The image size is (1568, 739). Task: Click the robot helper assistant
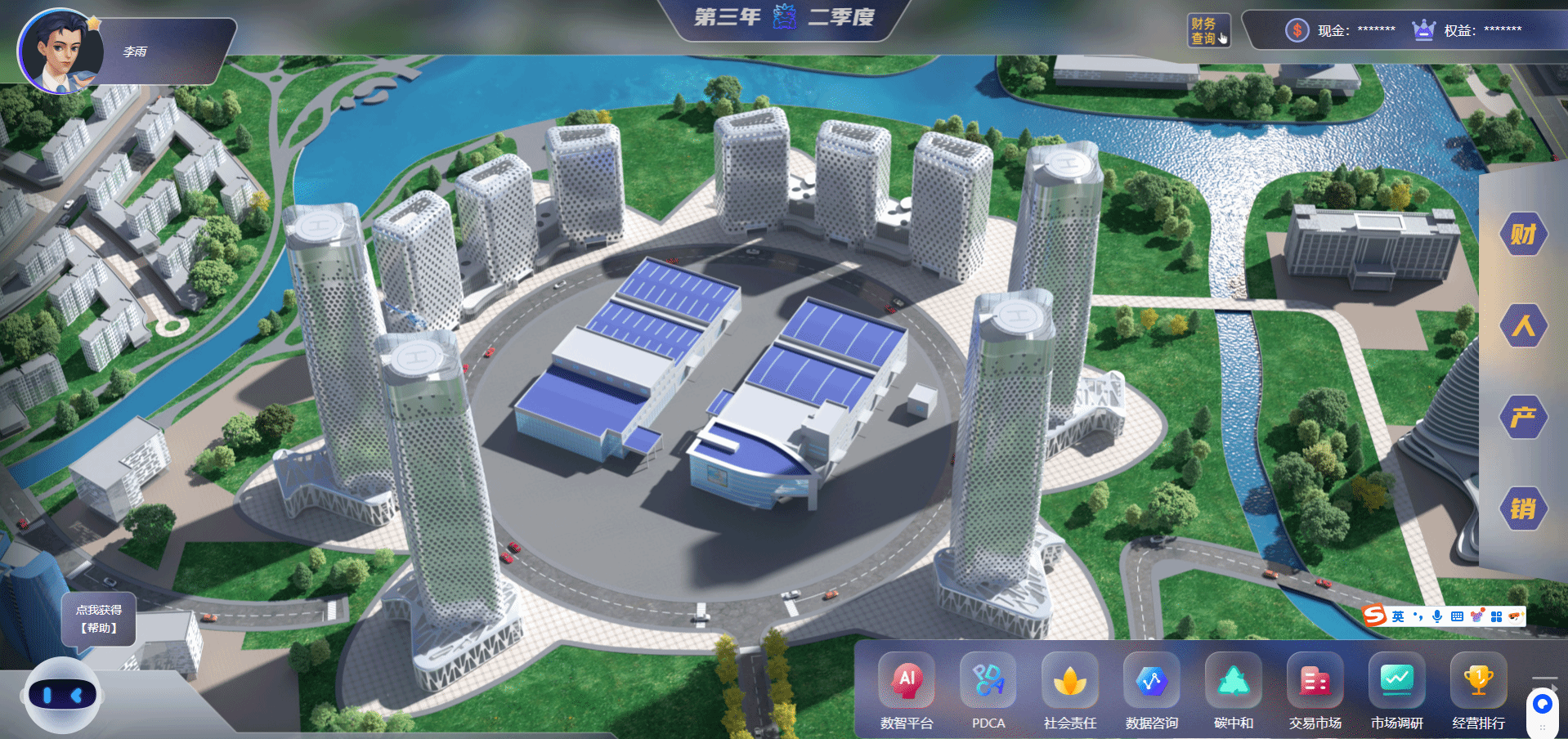tap(62, 696)
